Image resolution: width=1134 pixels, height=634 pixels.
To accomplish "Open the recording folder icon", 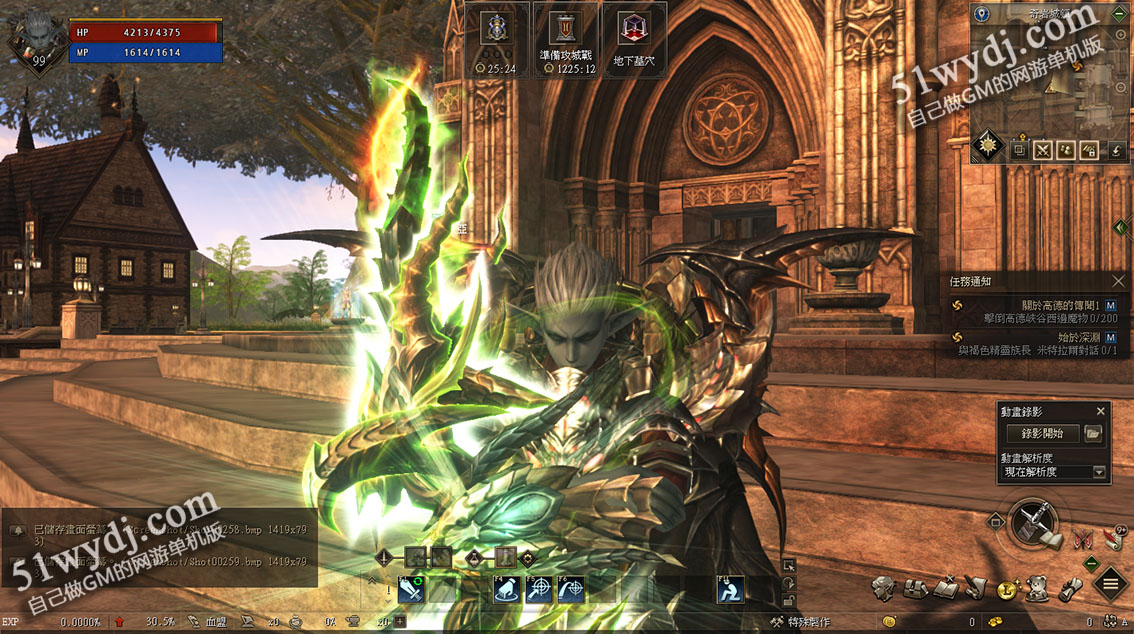I will 1093,433.
